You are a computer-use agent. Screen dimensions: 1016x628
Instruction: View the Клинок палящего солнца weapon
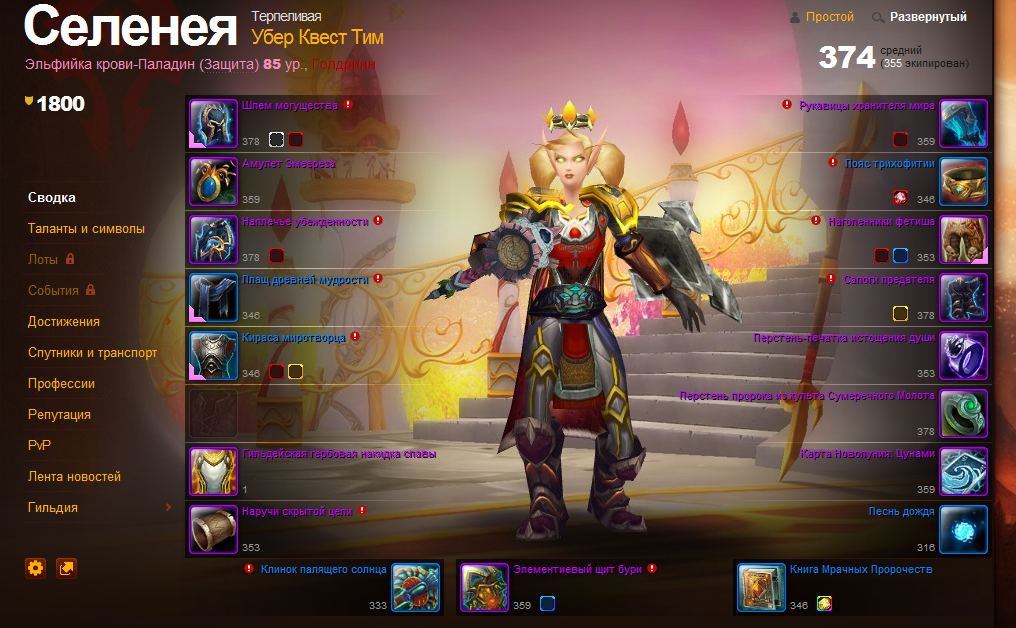(416, 587)
